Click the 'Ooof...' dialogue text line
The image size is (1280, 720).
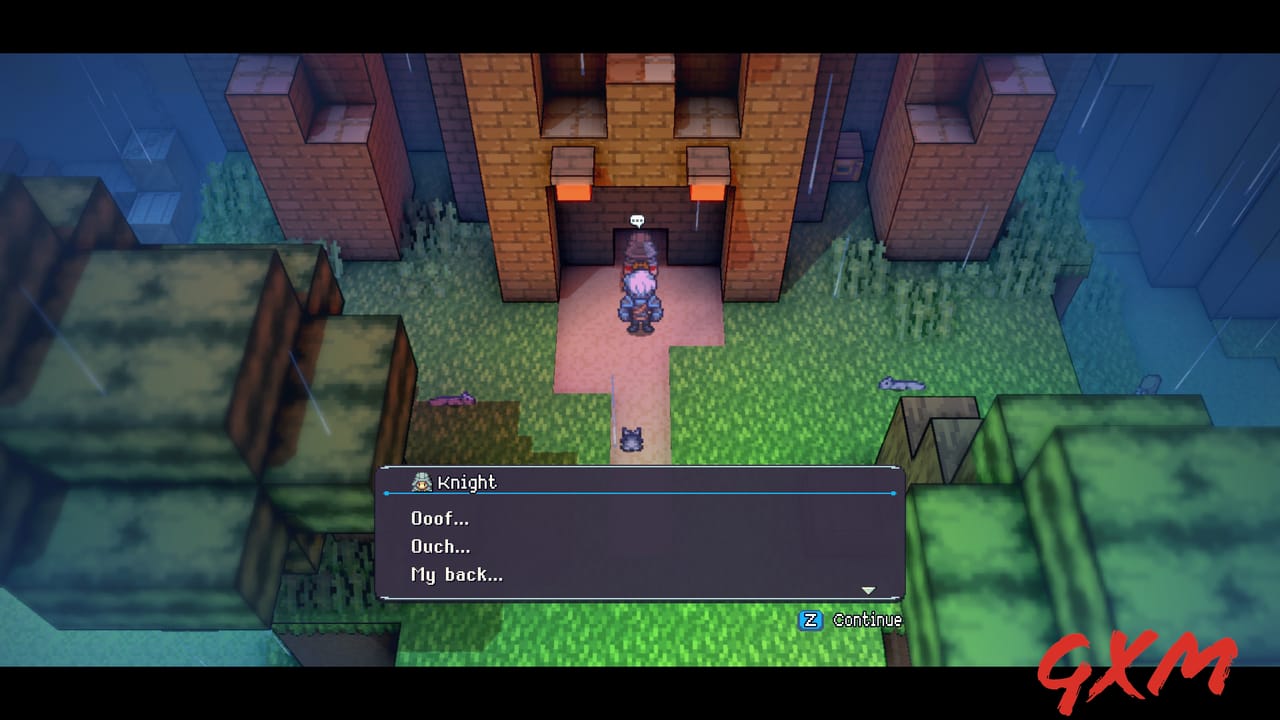[440, 518]
